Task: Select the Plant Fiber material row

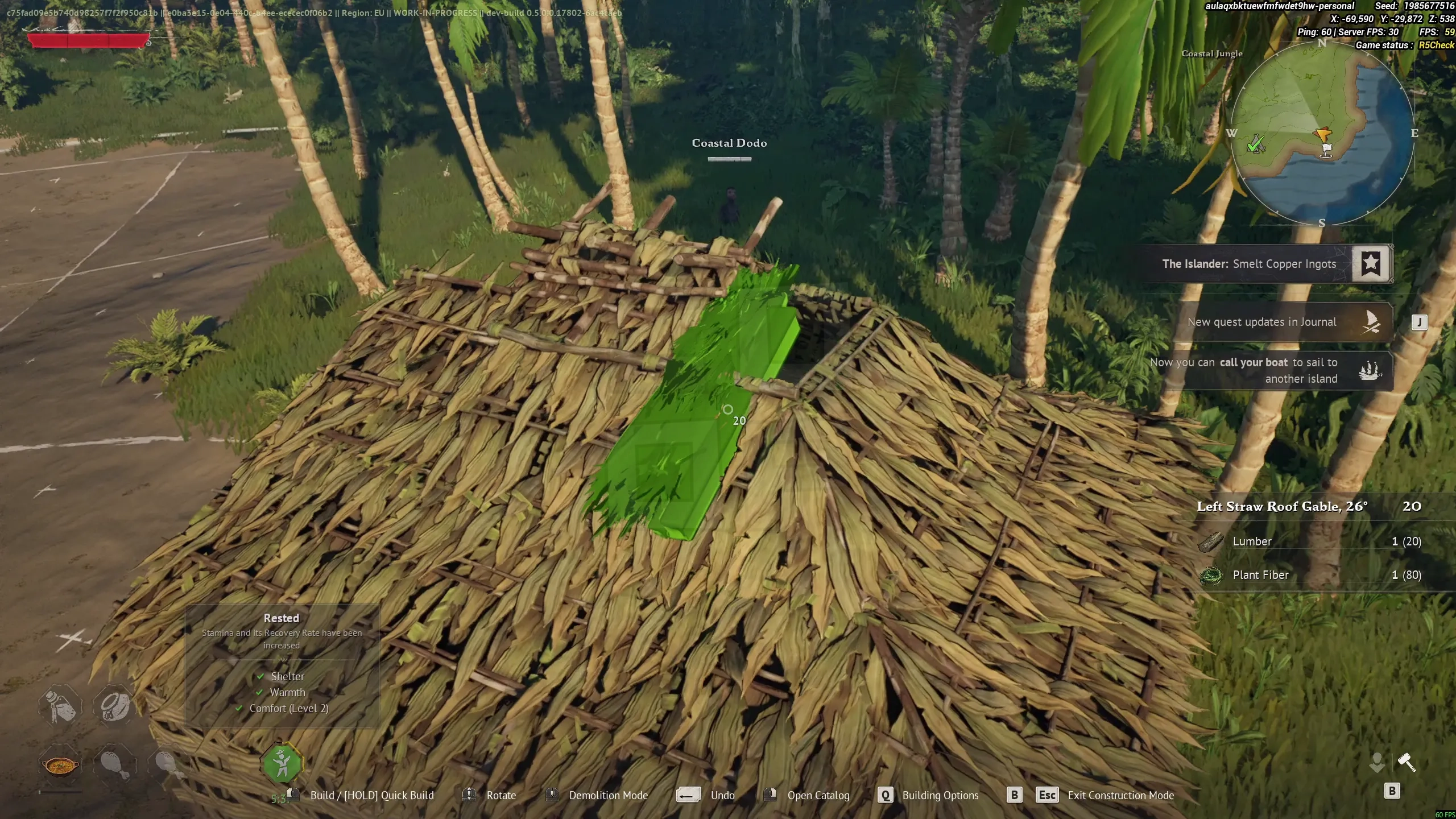Action: click(x=1308, y=575)
